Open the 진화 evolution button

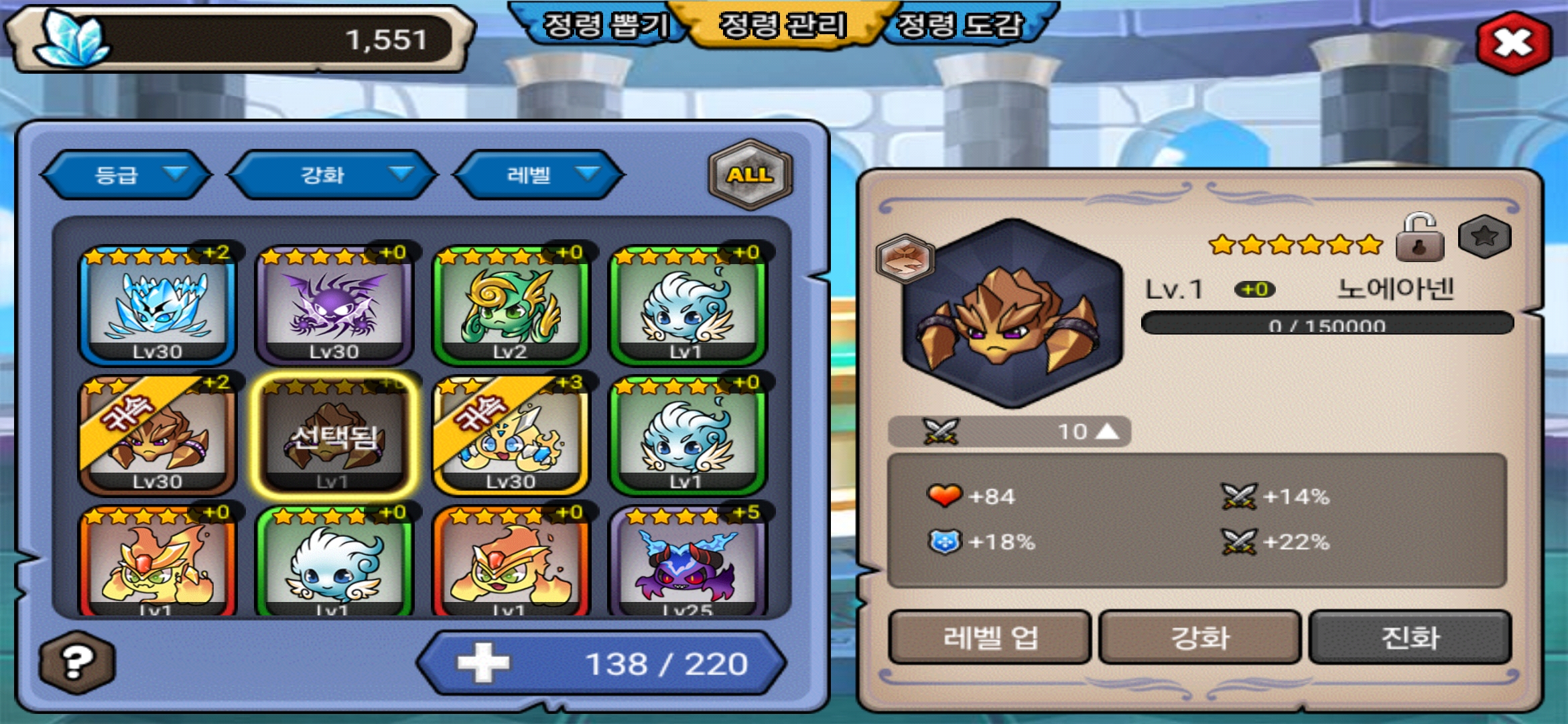click(1410, 637)
